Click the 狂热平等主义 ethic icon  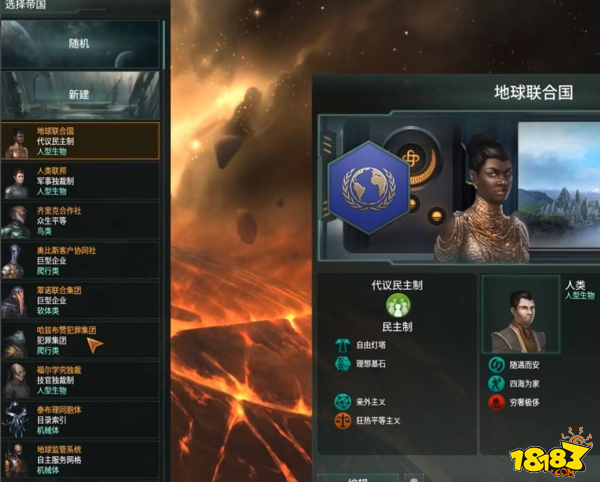click(x=342, y=421)
